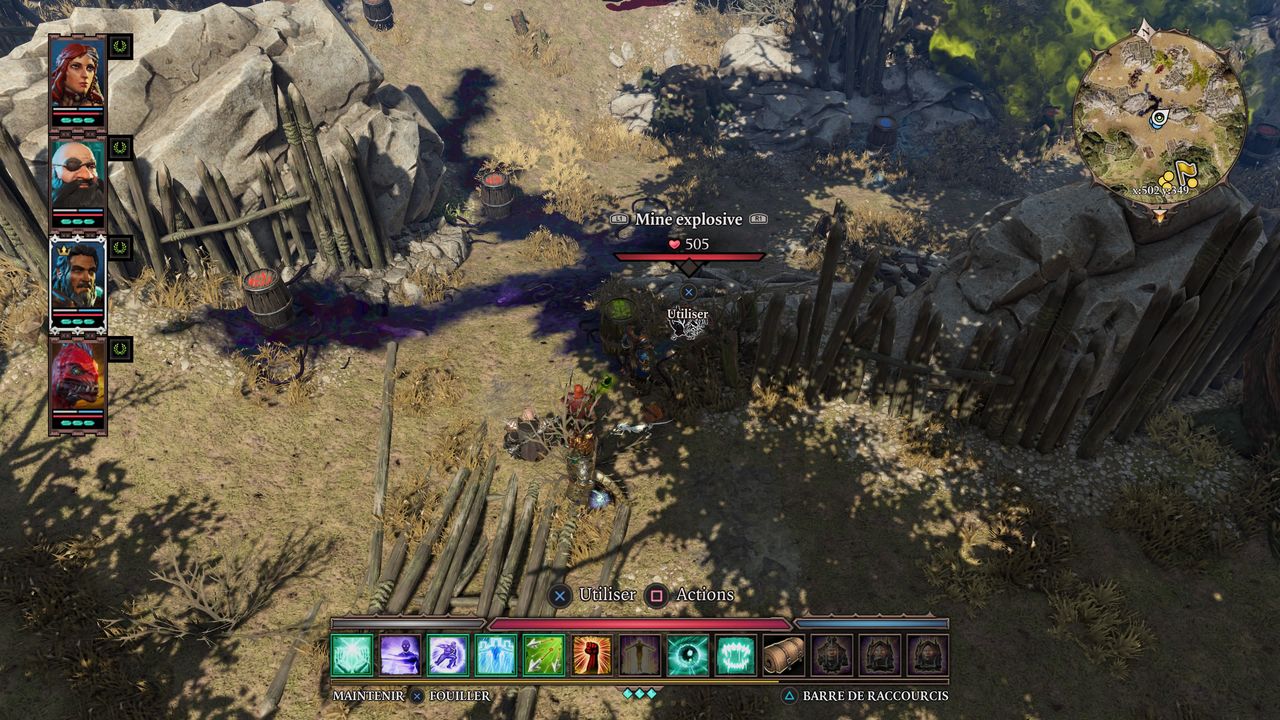Activate the purple leaping figure skill
The height and width of the screenshot is (720, 1280).
click(x=448, y=655)
